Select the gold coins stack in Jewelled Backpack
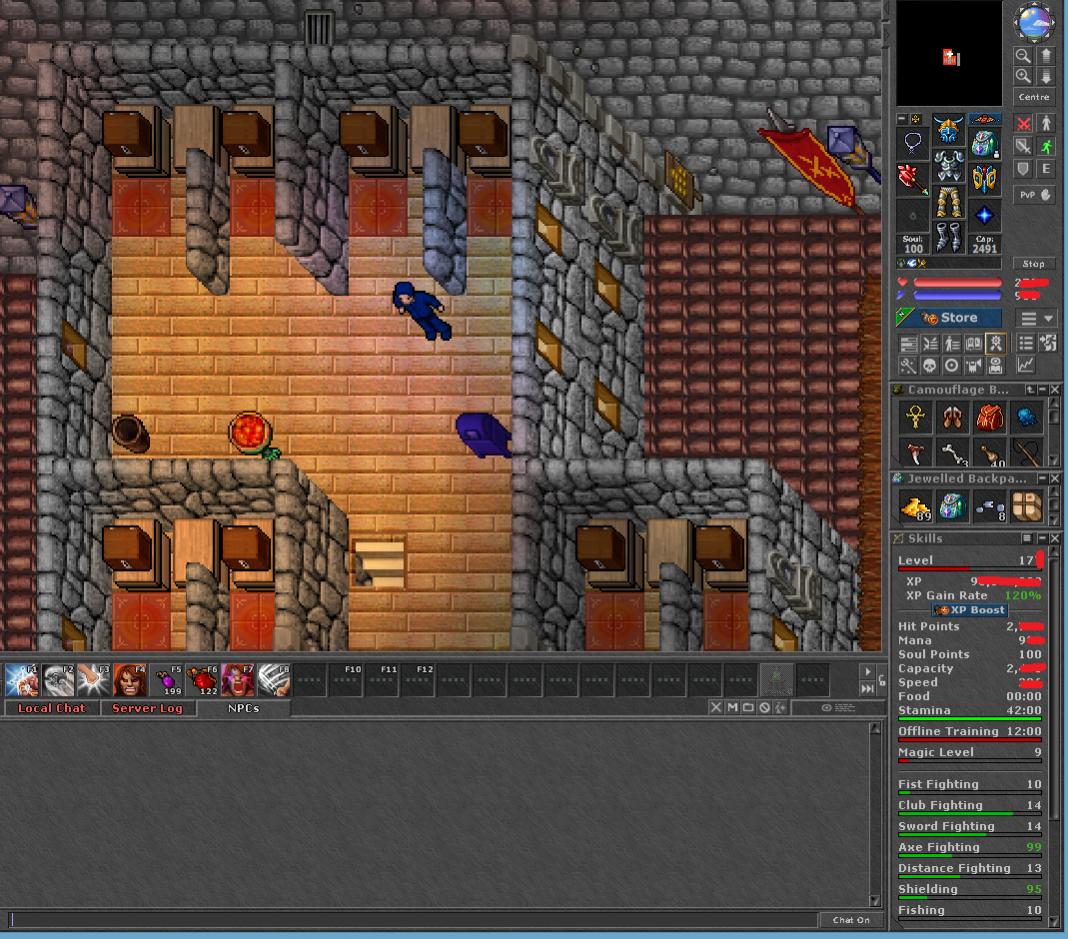The width and height of the screenshot is (1068, 939). 916,508
